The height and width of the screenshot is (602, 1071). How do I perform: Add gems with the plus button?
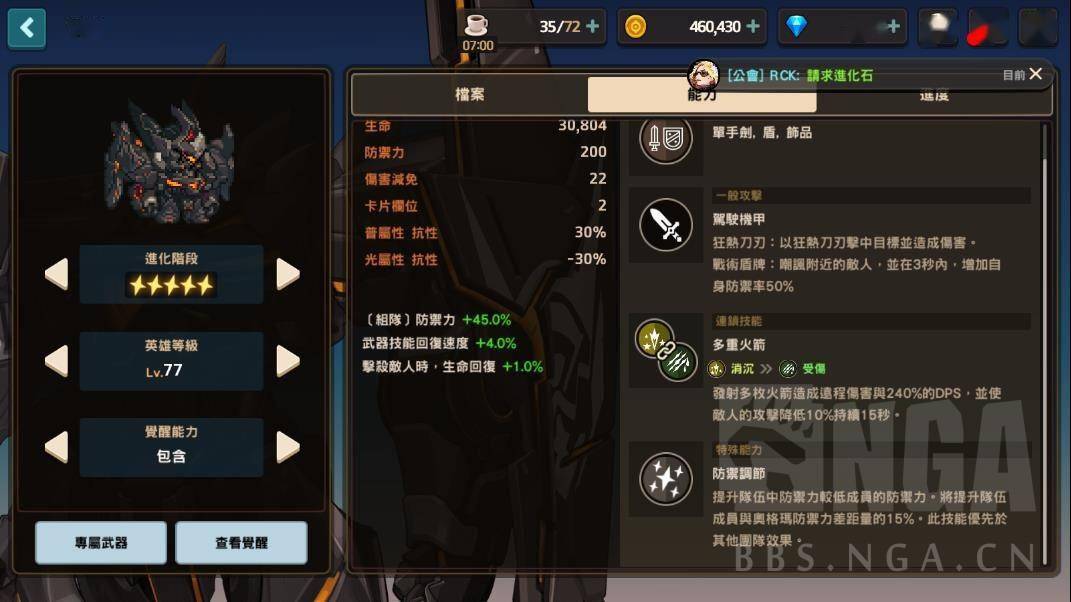point(893,27)
